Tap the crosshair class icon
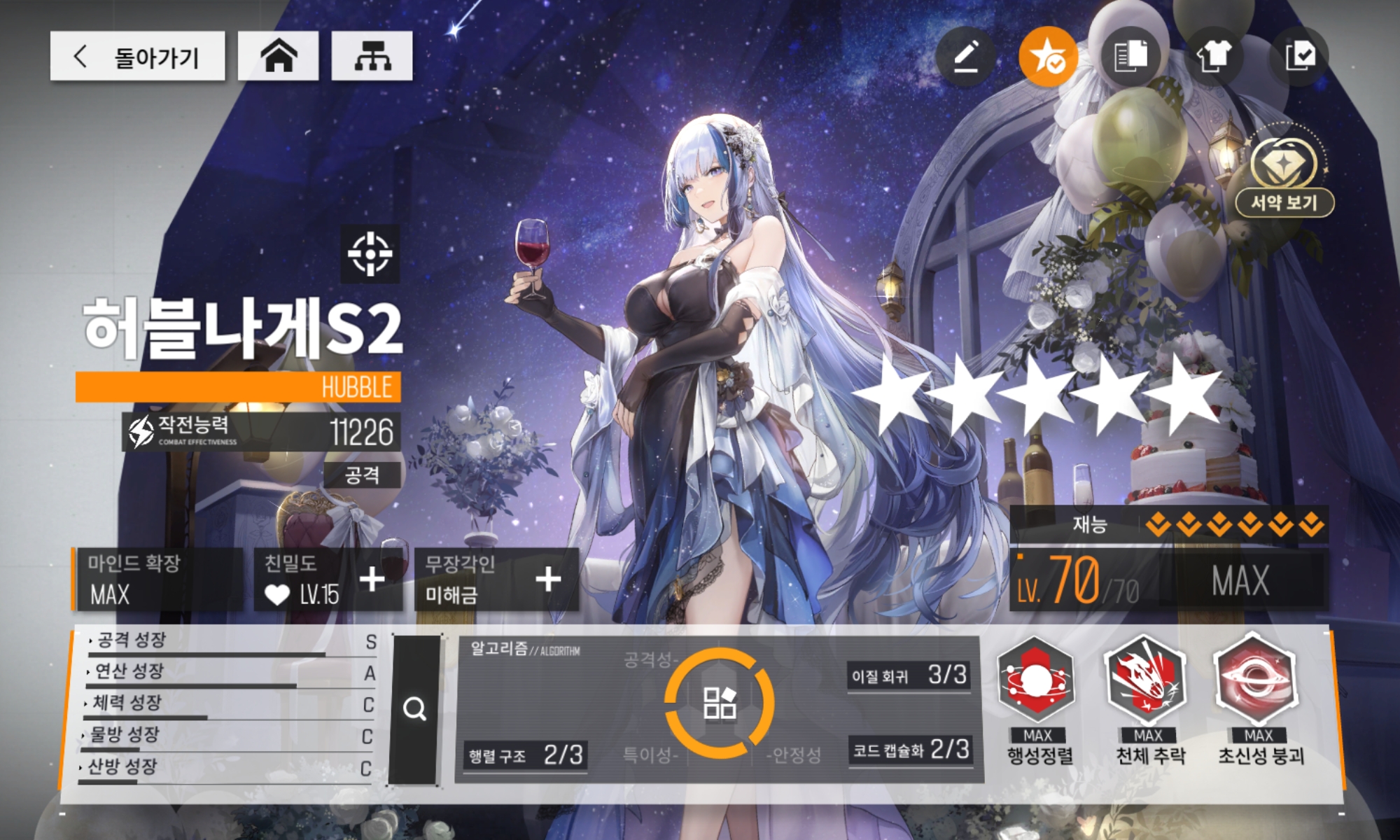1400x840 pixels. click(x=370, y=253)
